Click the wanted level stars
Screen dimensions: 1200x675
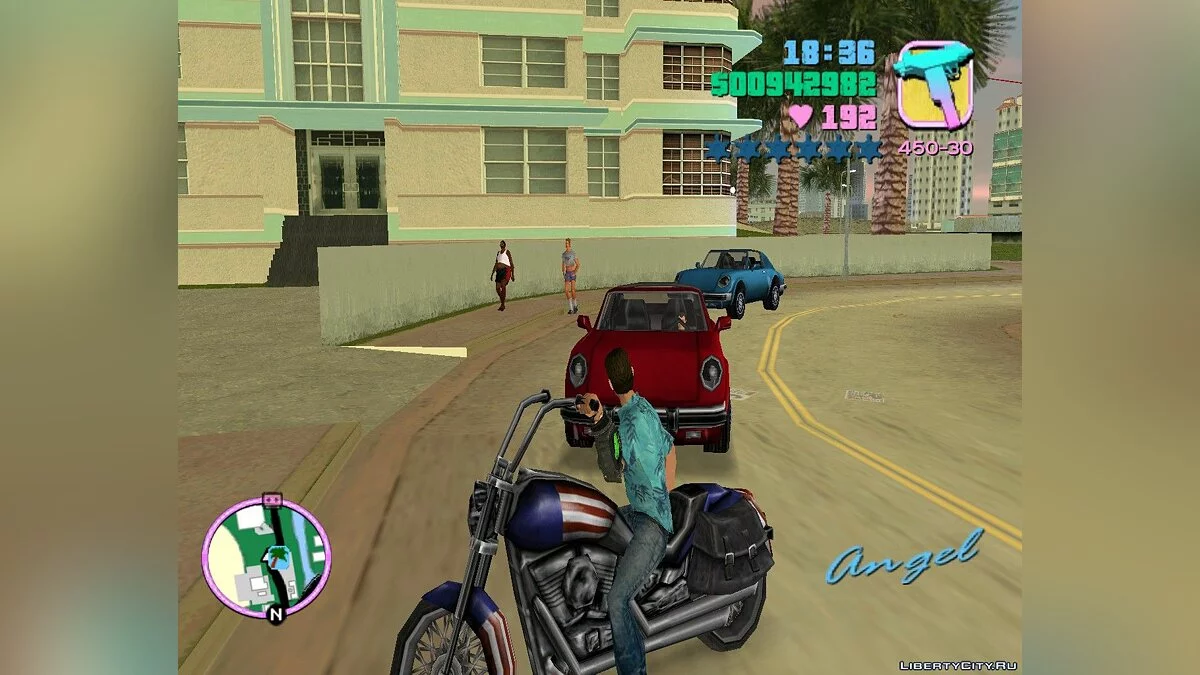coord(795,149)
